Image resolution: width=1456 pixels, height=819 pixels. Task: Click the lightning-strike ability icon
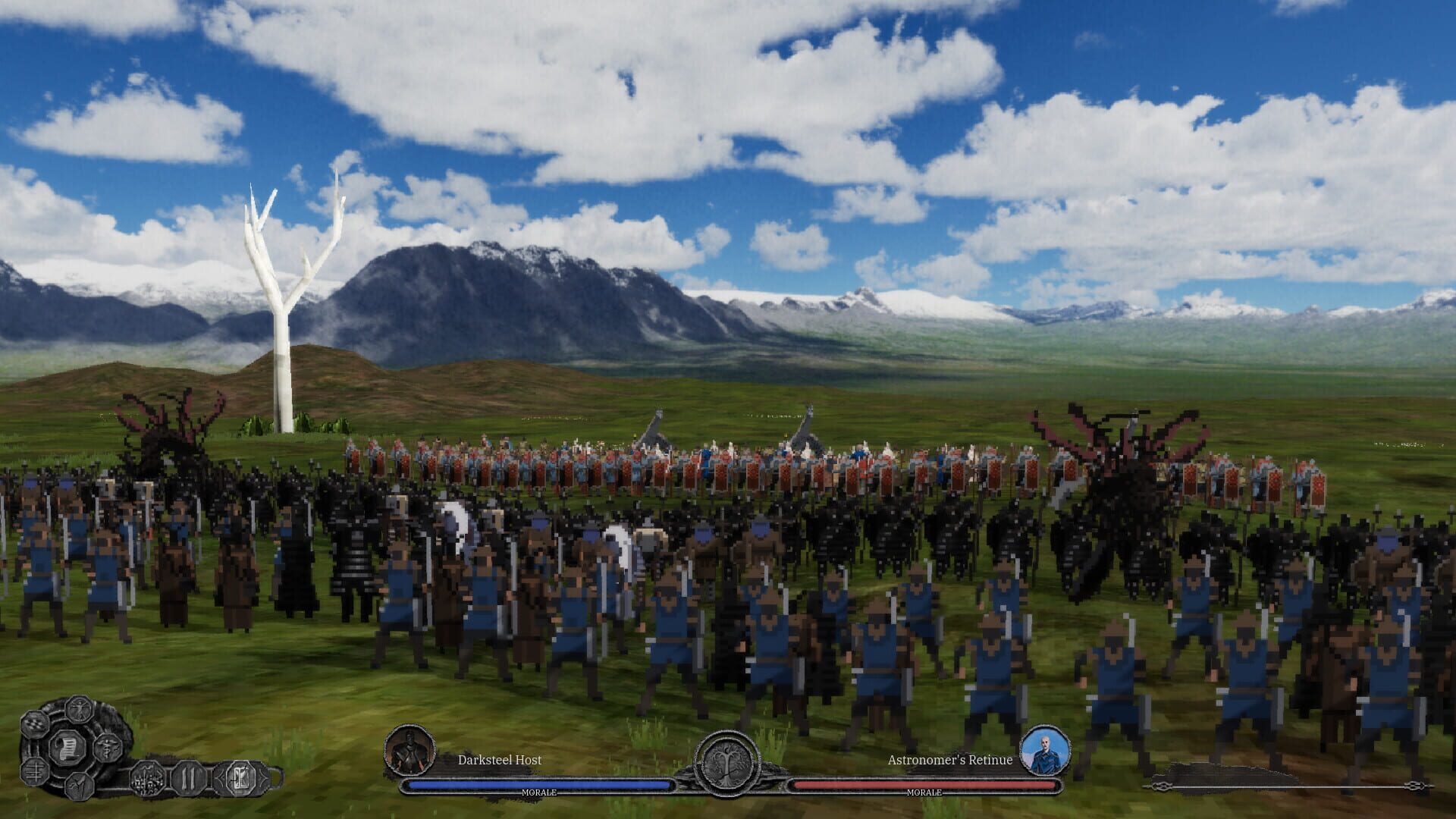(x=80, y=785)
